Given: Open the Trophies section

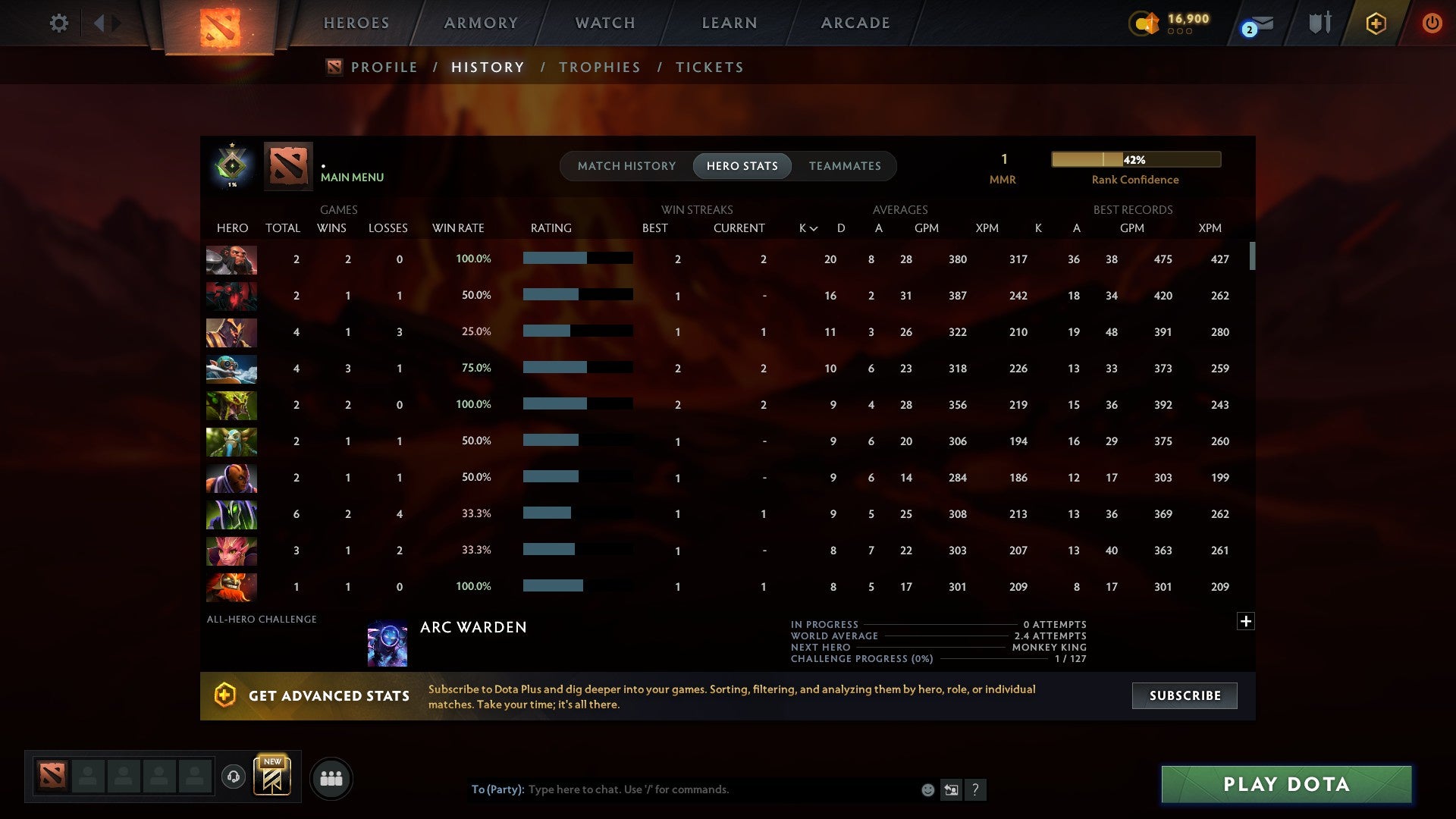Looking at the screenshot, I should click(599, 67).
